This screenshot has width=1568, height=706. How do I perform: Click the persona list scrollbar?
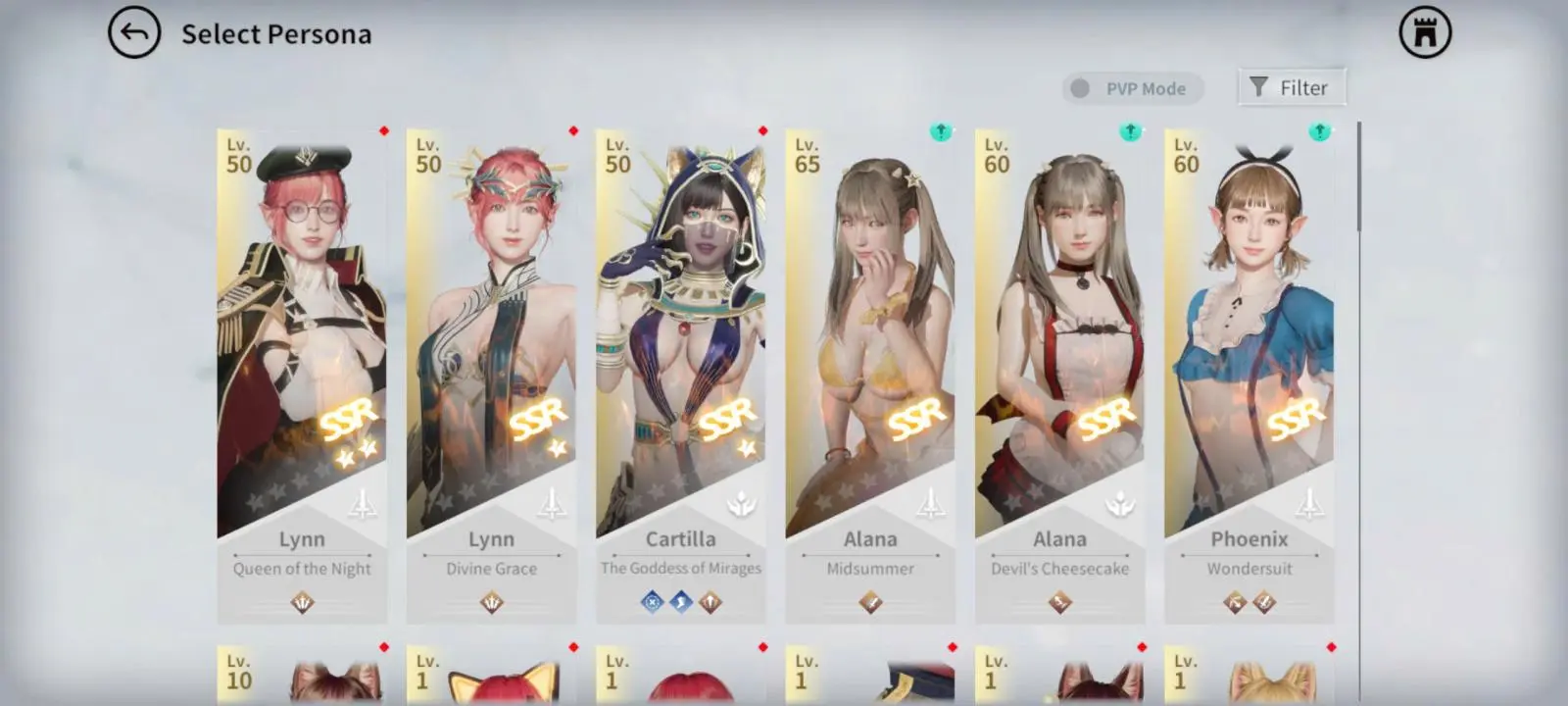[x=1359, y=176]
